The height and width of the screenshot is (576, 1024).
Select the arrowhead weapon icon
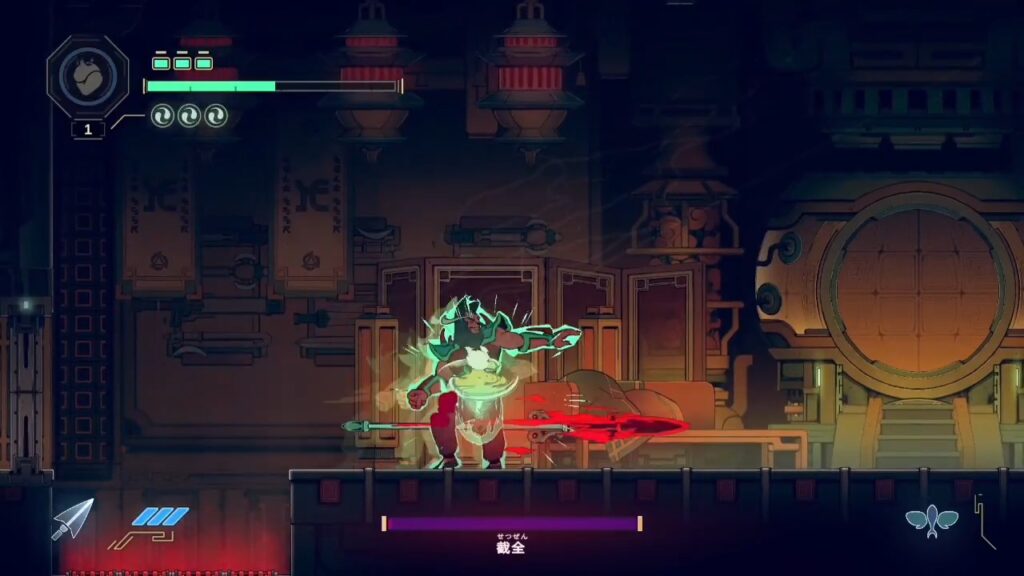point(73,518)
